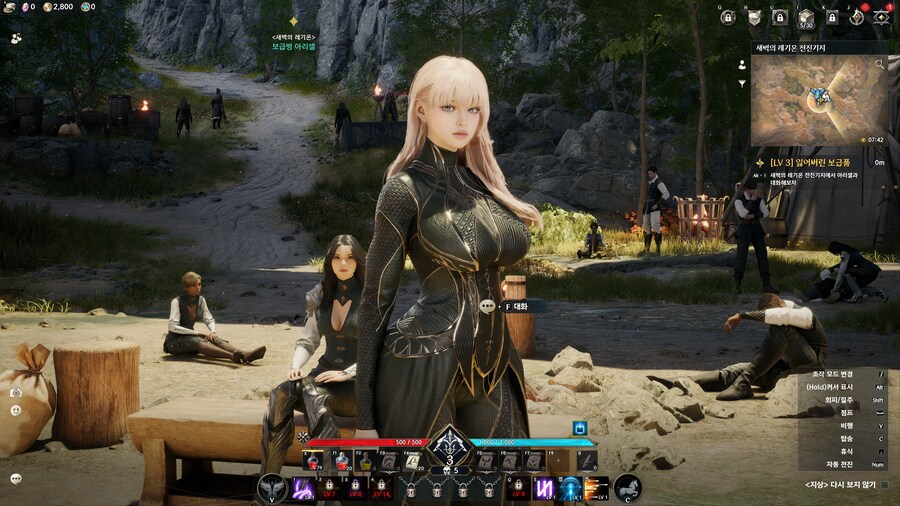Open the chat bubble icon
The width and height of the screenshot is (900, 506).
16,478
